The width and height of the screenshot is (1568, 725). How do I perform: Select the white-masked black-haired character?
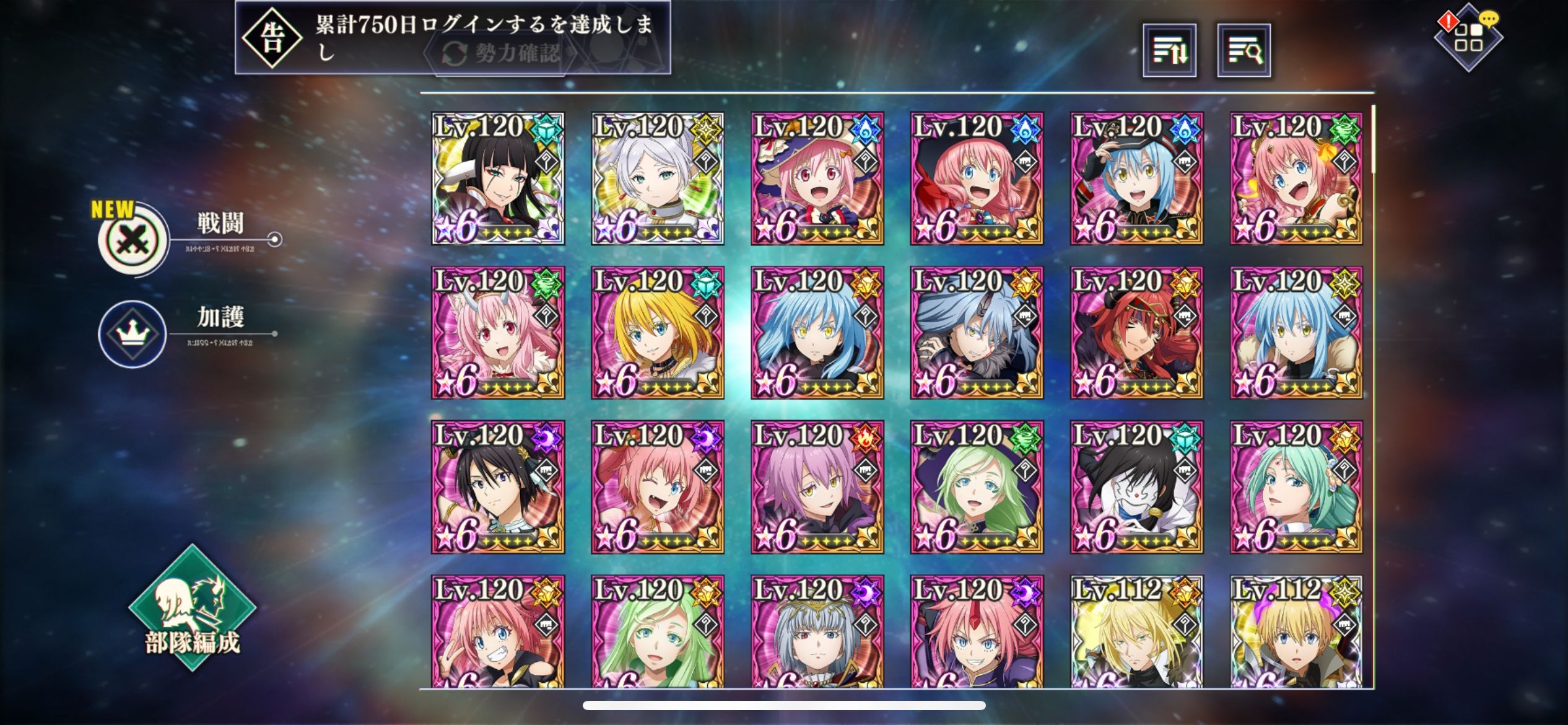[x=1136, y=487]
